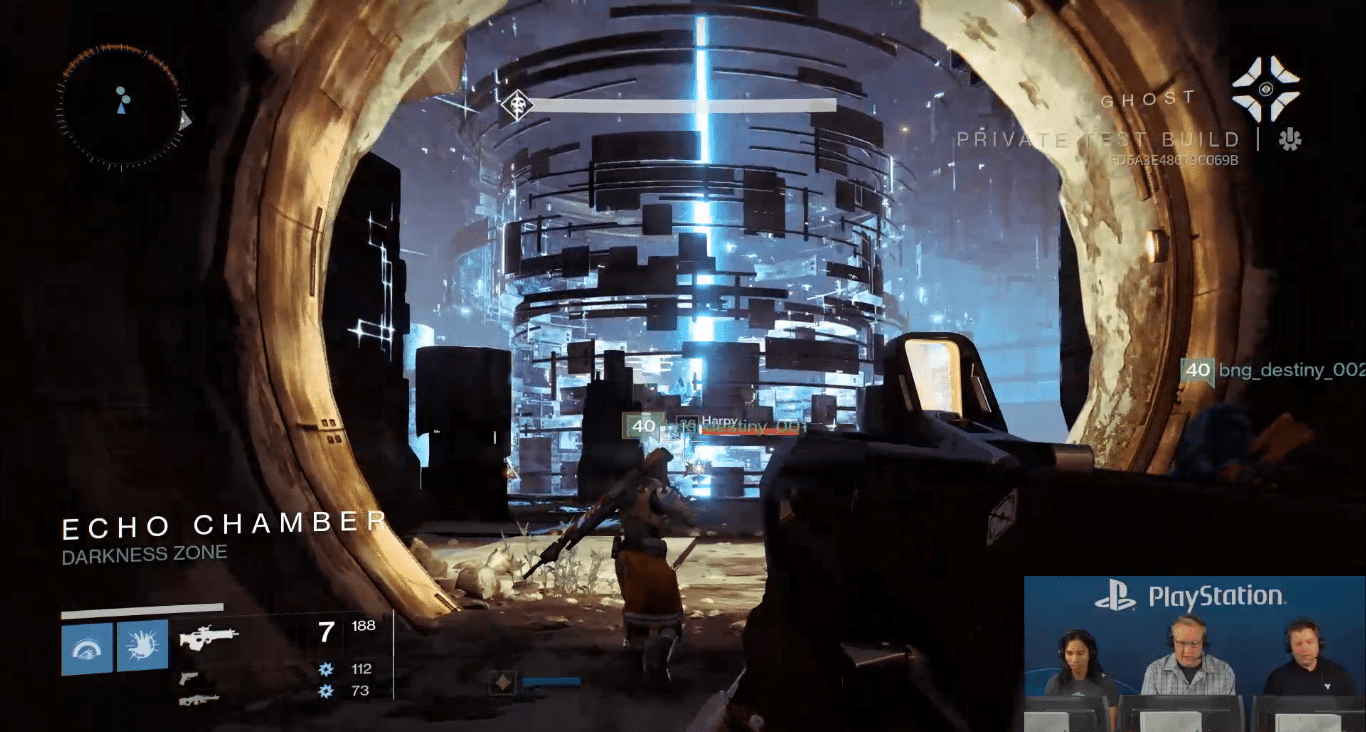The width and height of the screenshot is (1366, 732).
Task: Choose the heavy weapon icon under the pistol
Action: click(198, 699)
